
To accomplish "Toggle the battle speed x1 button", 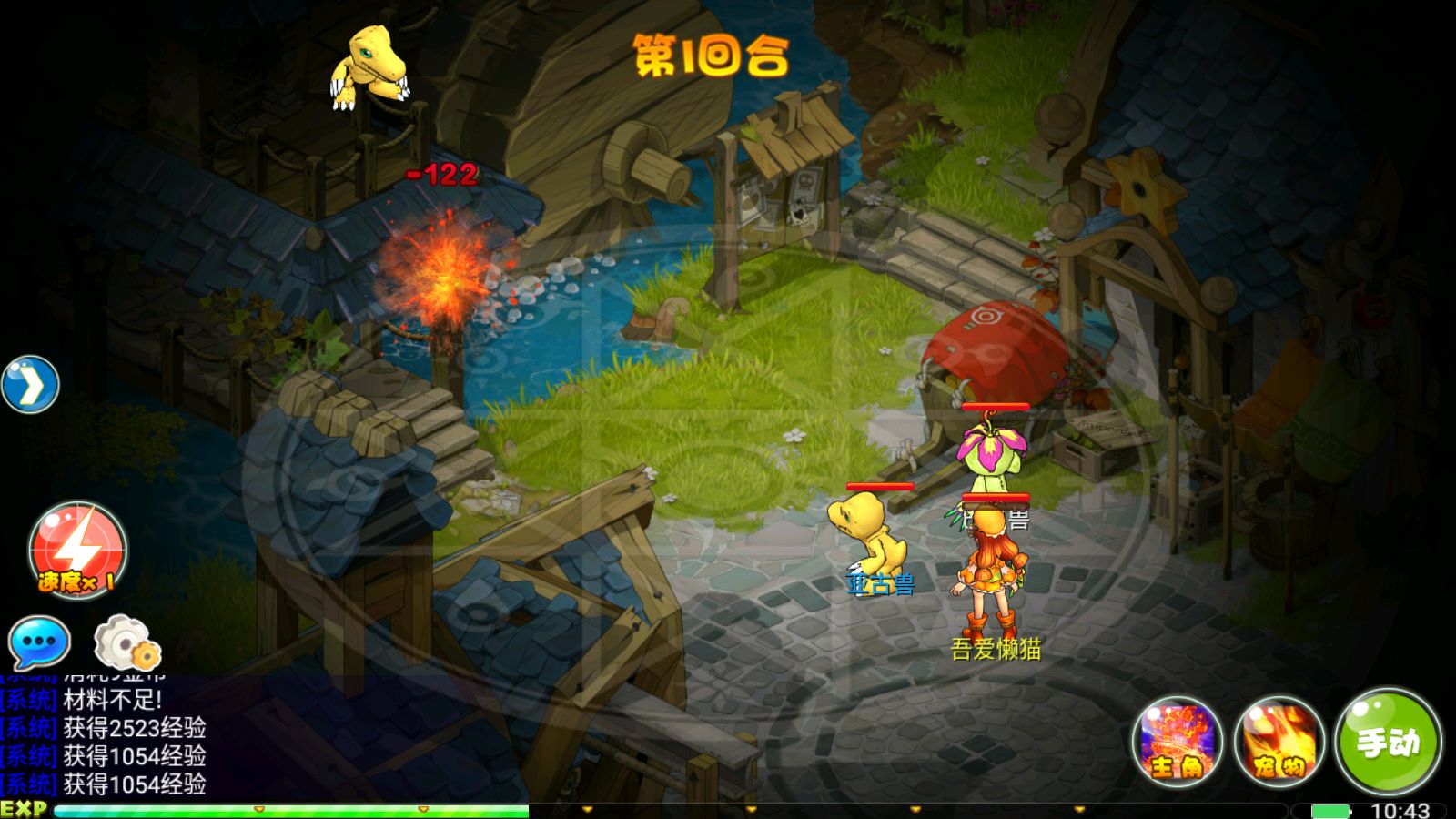I will point(78,551).
